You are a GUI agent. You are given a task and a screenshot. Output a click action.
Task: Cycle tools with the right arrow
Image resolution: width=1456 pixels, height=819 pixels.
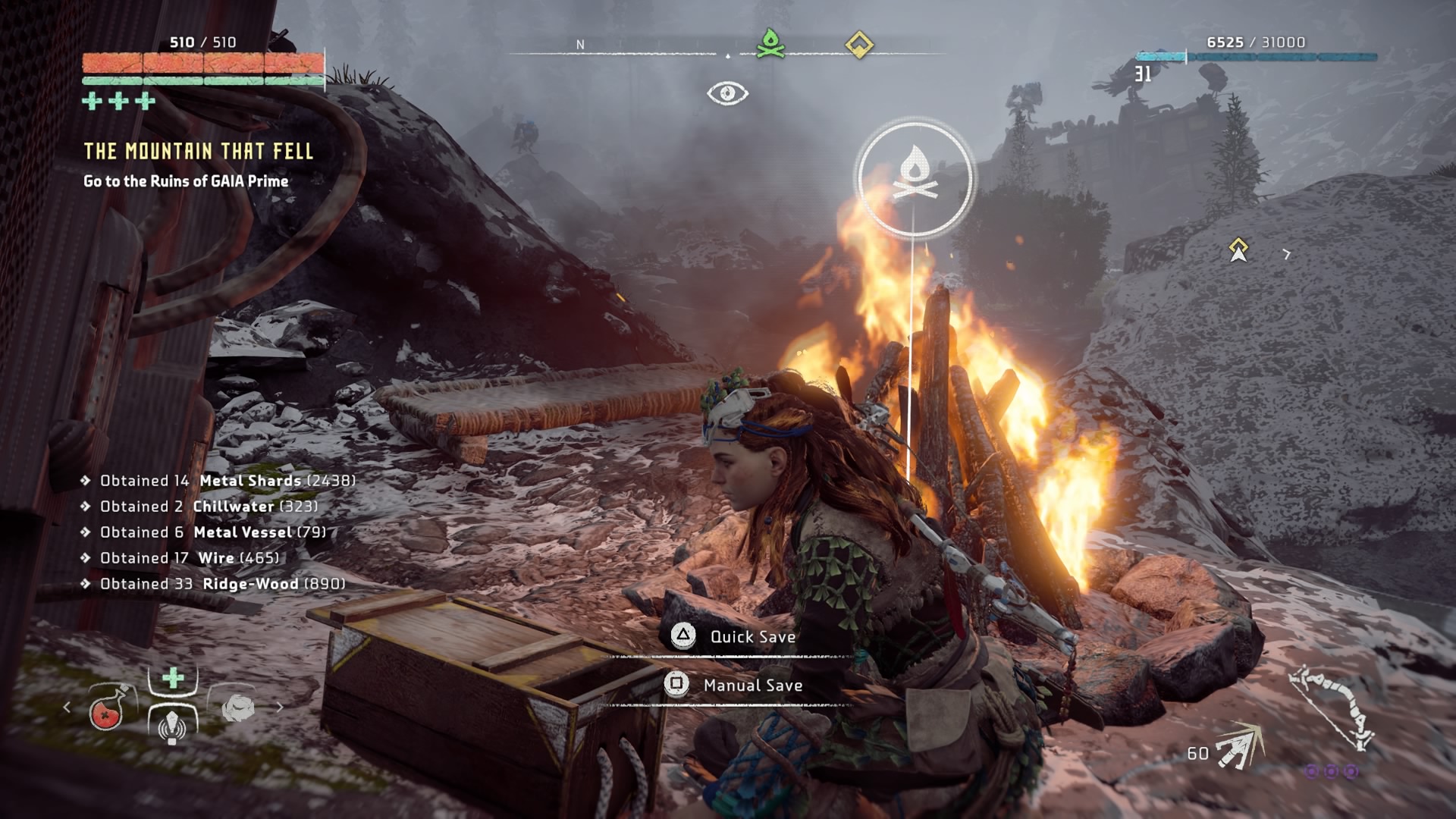click(x=279, y=708)
